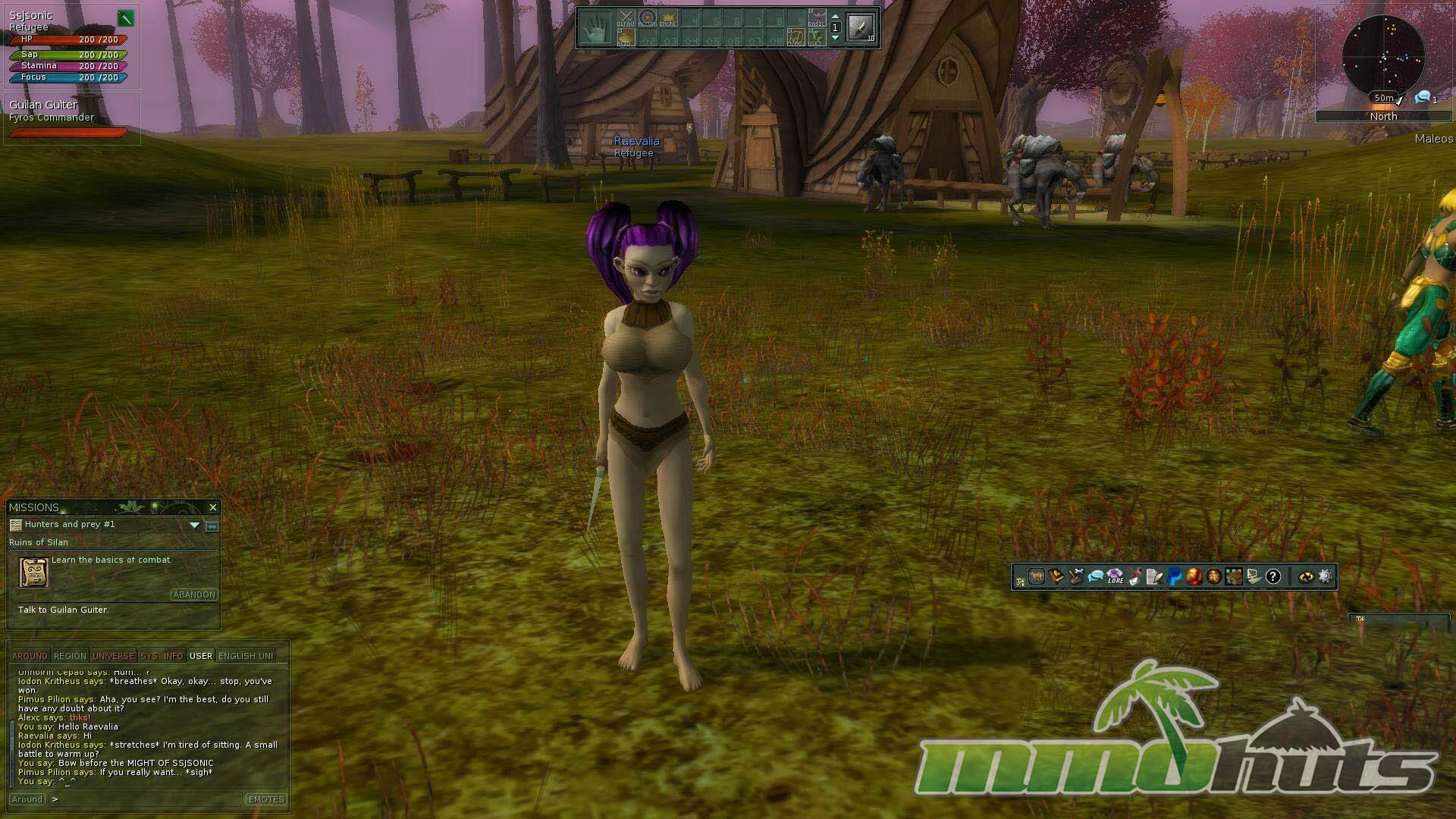The width and height of the screenshot is (1456, 819).
Task: Open the Universe chat tab
Action: pos(113,656)
